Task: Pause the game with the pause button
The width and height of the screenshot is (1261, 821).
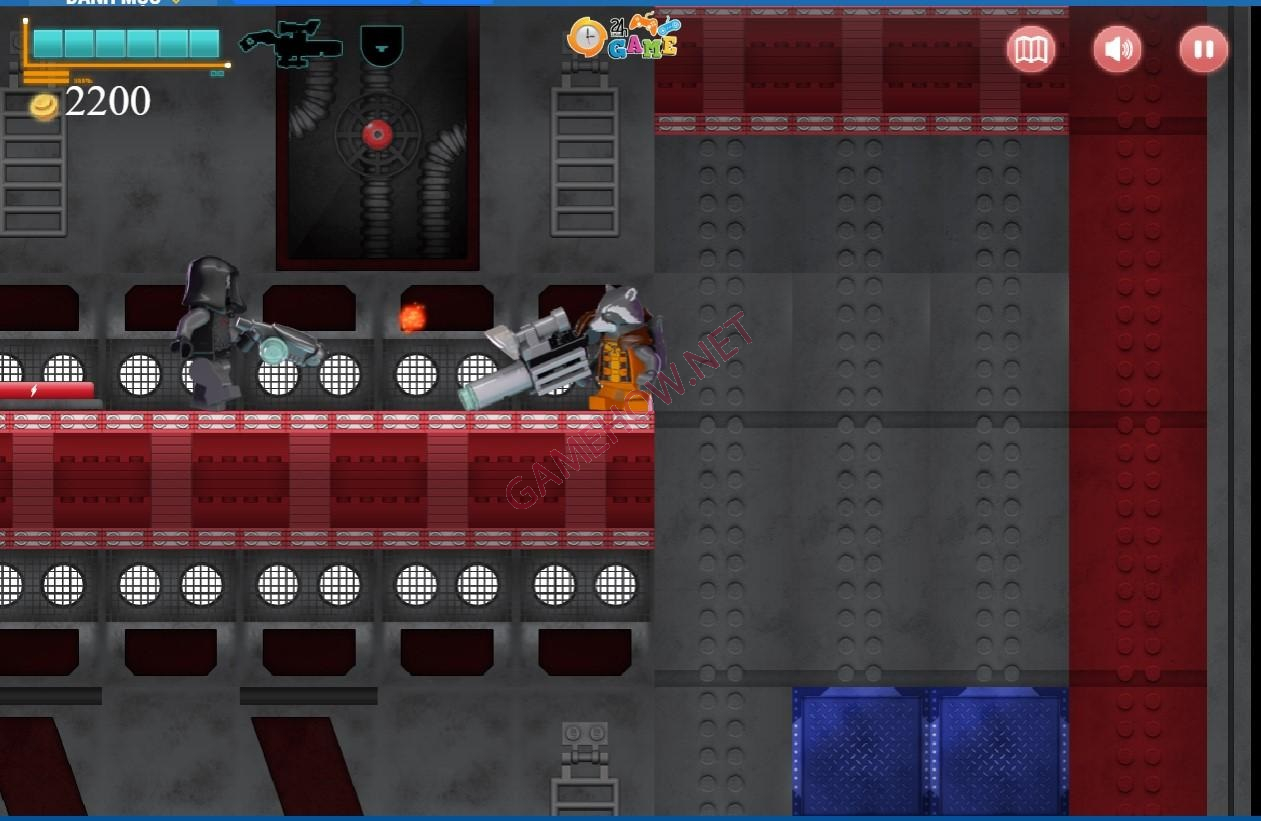Action: point(1203,49)
